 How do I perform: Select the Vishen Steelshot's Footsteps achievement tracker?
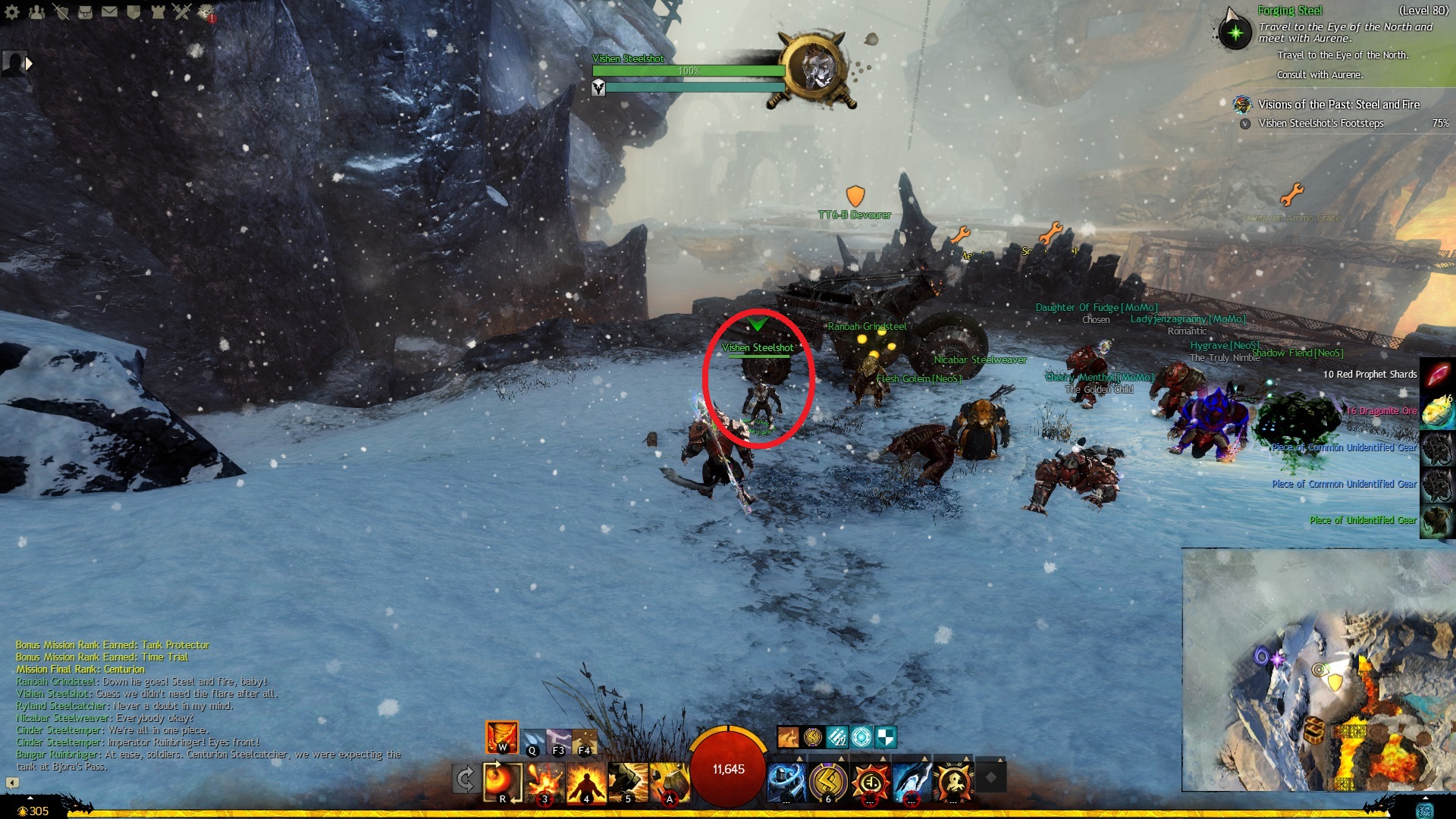click(x=1320, y=123)
